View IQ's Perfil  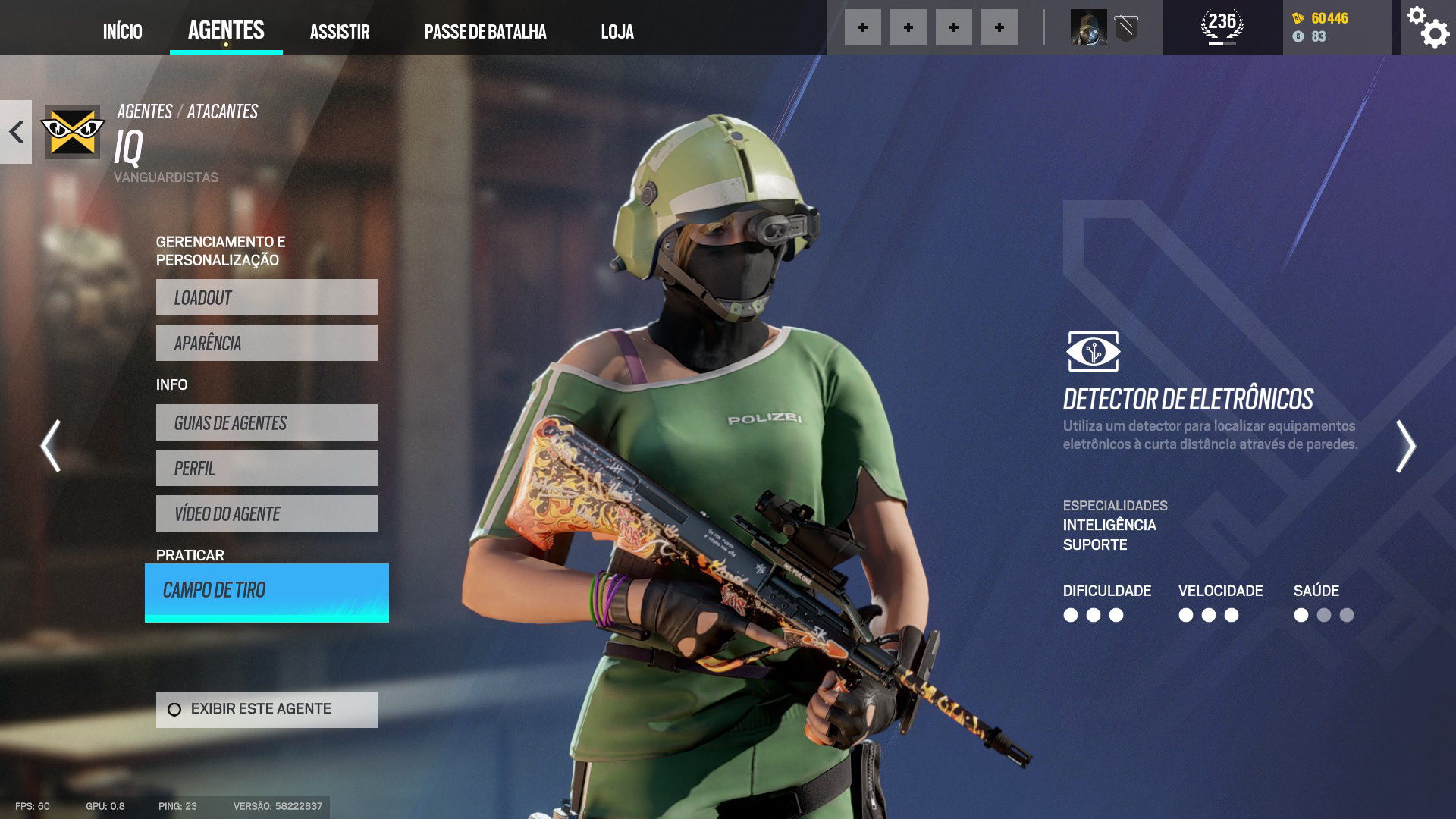pos(266,468)
